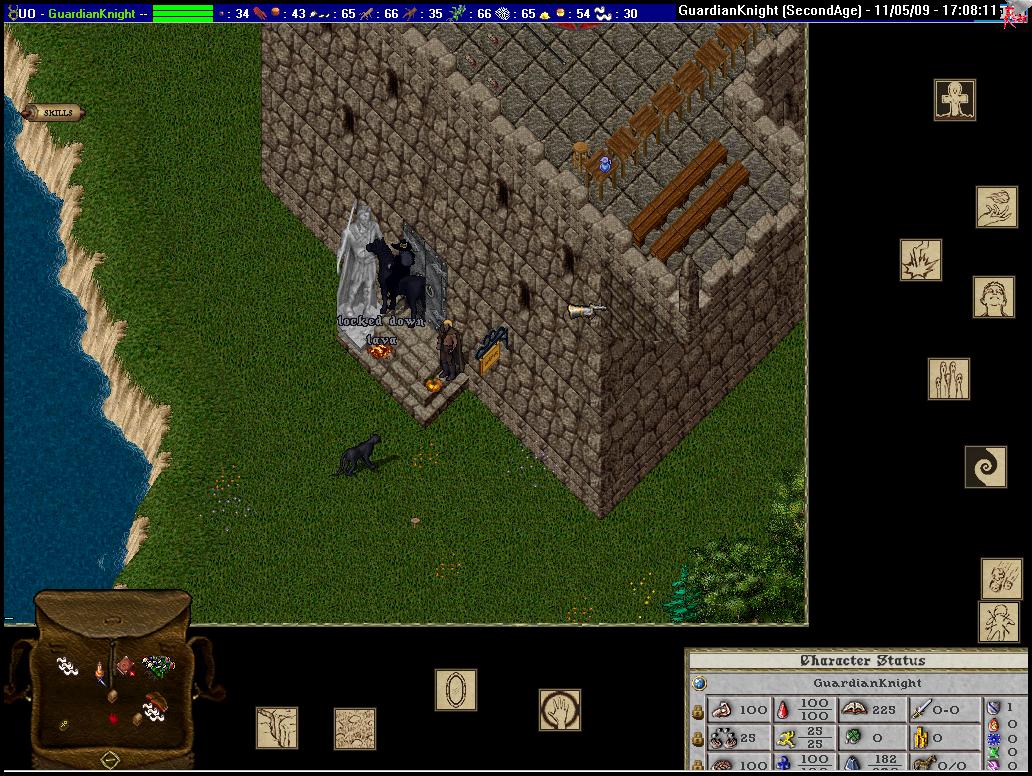Screen dimensions: 1032x776
Task: Use the cracked ground spell icon
Action: click(x=276, y=727)
